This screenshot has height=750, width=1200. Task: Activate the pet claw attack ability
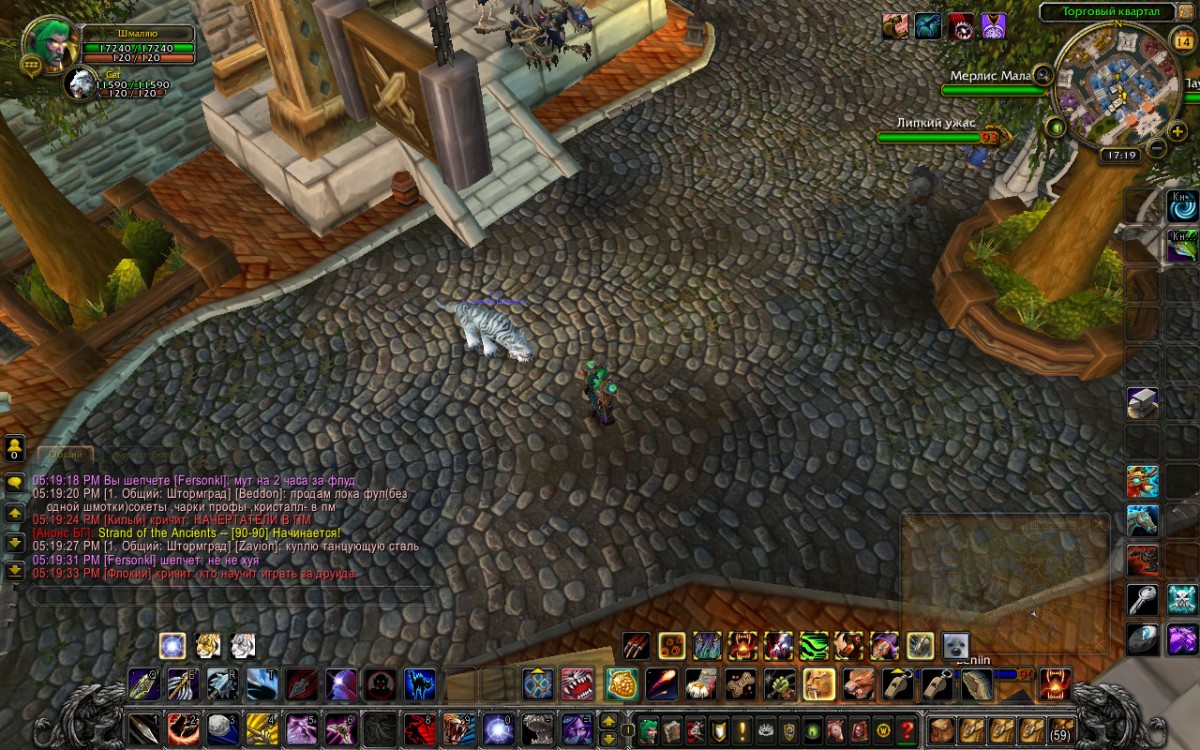(x=636, y=646)
